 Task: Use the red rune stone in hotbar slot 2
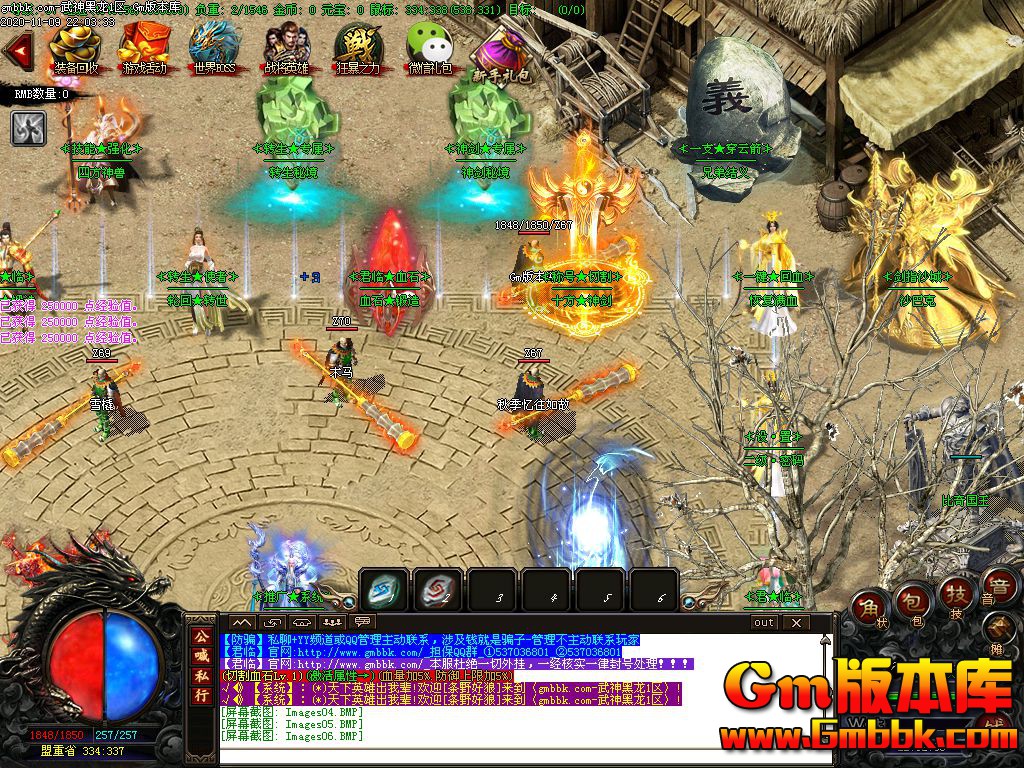pyautogui.click(x=438, y=589)
